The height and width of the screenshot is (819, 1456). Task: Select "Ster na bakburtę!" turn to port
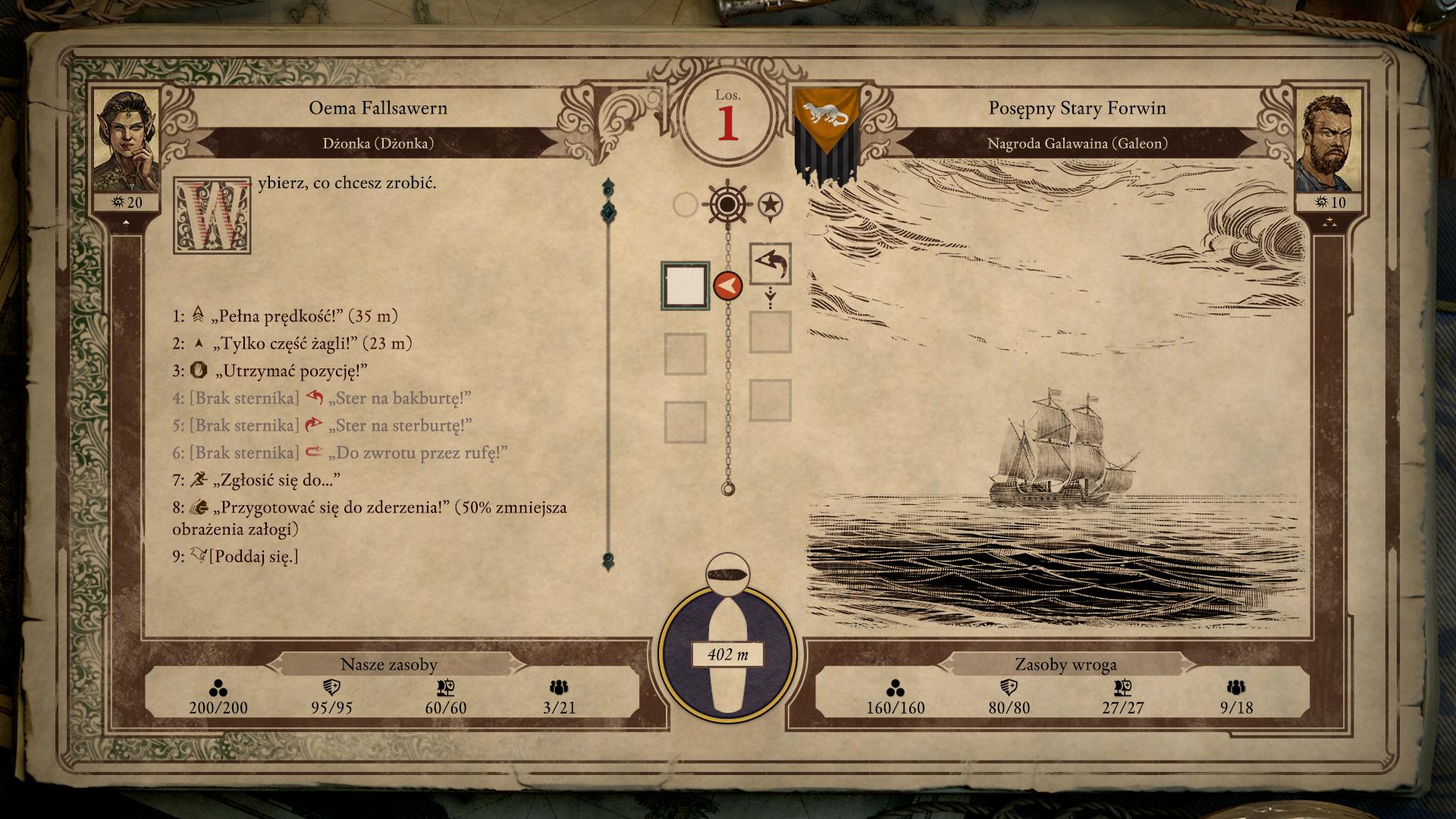pos(398,398)
